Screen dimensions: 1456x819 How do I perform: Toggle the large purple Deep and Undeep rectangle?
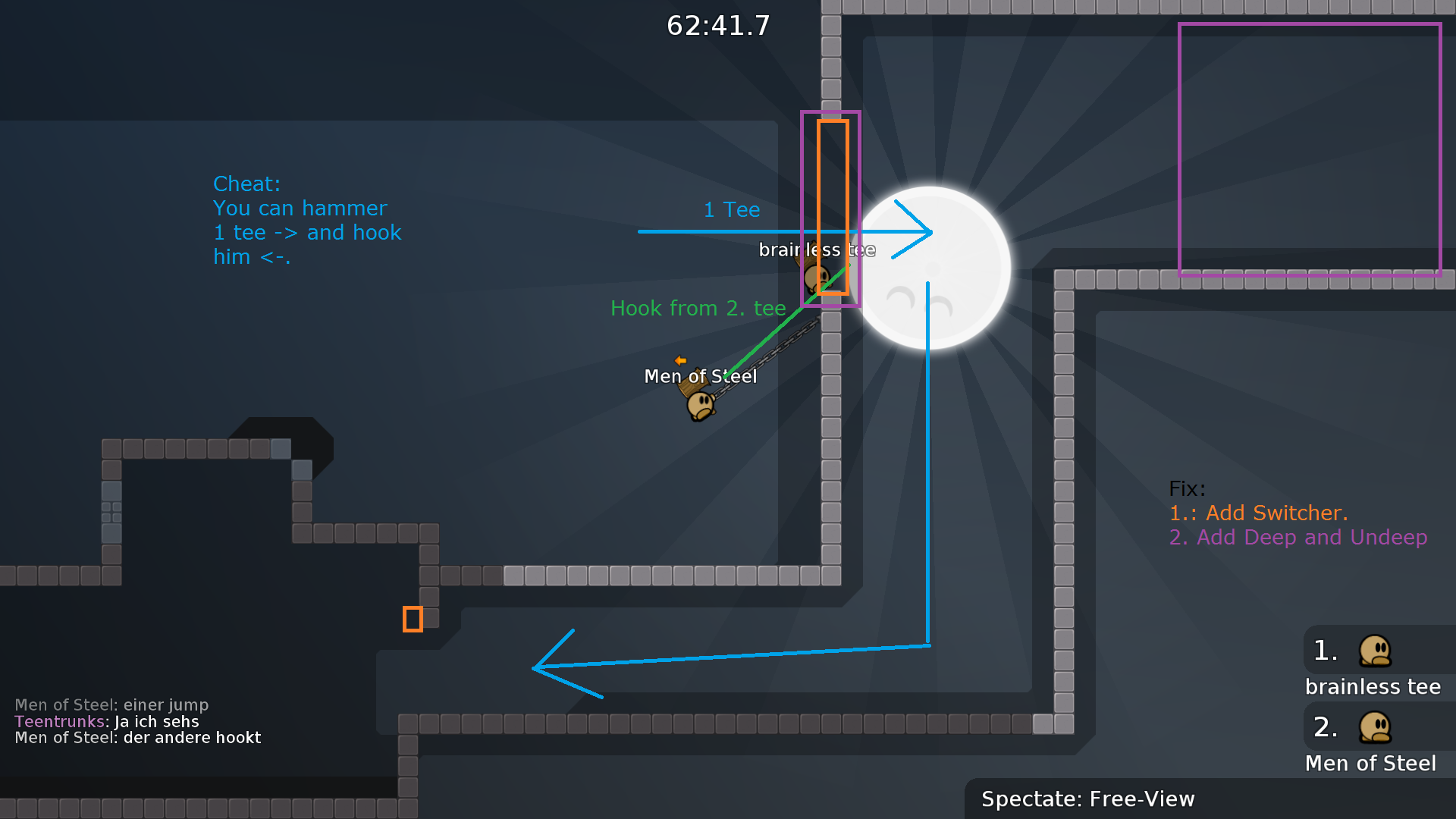click(x=1310, y=148)
